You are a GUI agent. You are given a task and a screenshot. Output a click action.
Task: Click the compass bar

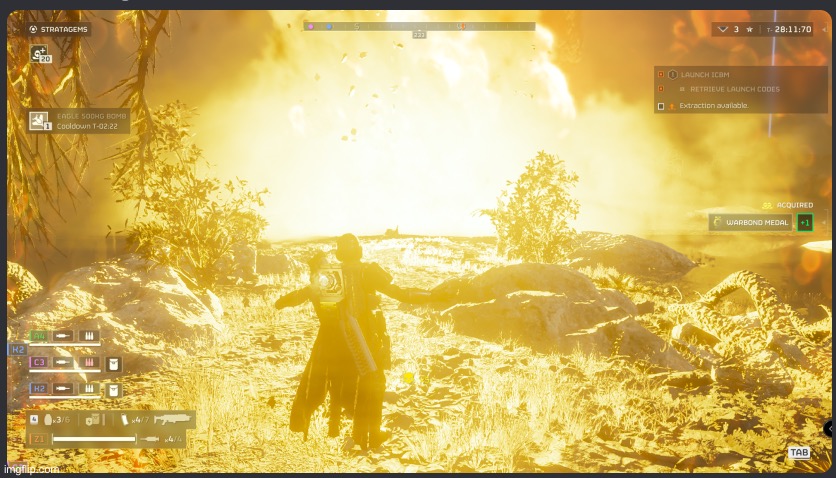[419, 26]
